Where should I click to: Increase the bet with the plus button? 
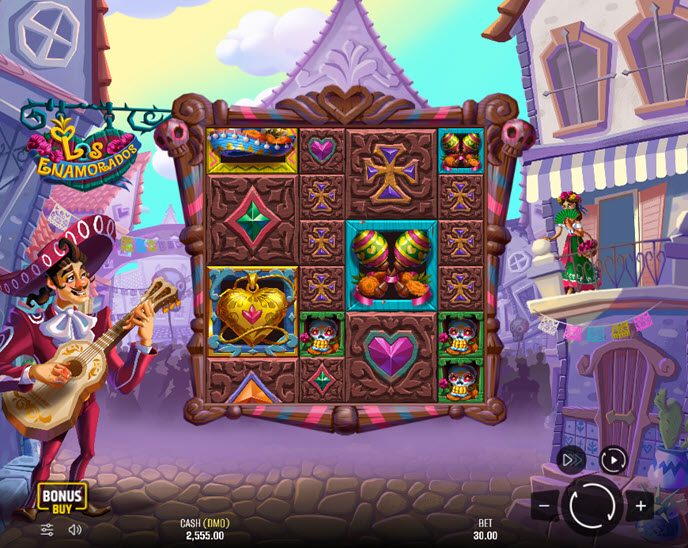641,505
